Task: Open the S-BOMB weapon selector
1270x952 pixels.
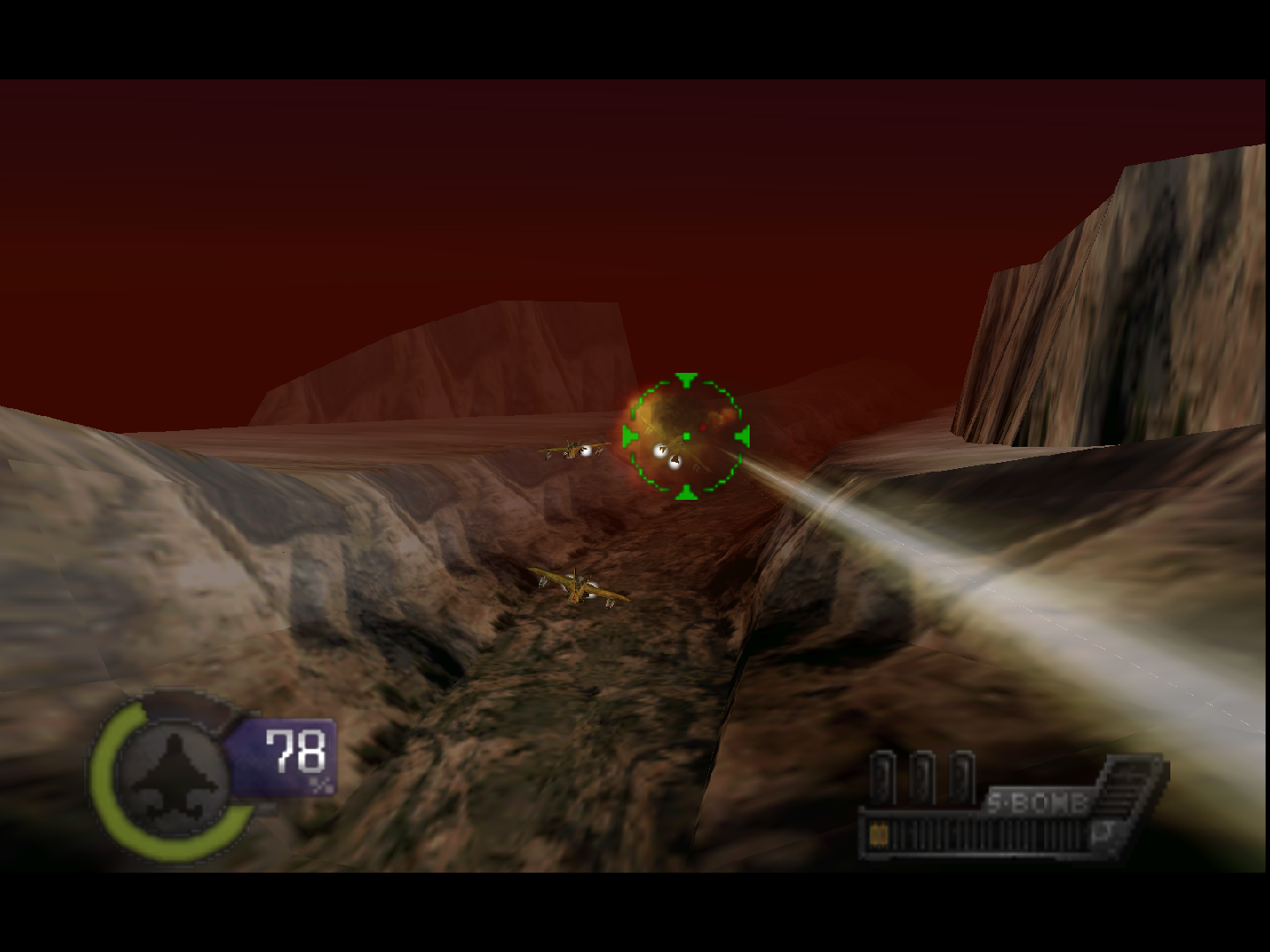Action: pyautogui.click(x=1037, y=801)
